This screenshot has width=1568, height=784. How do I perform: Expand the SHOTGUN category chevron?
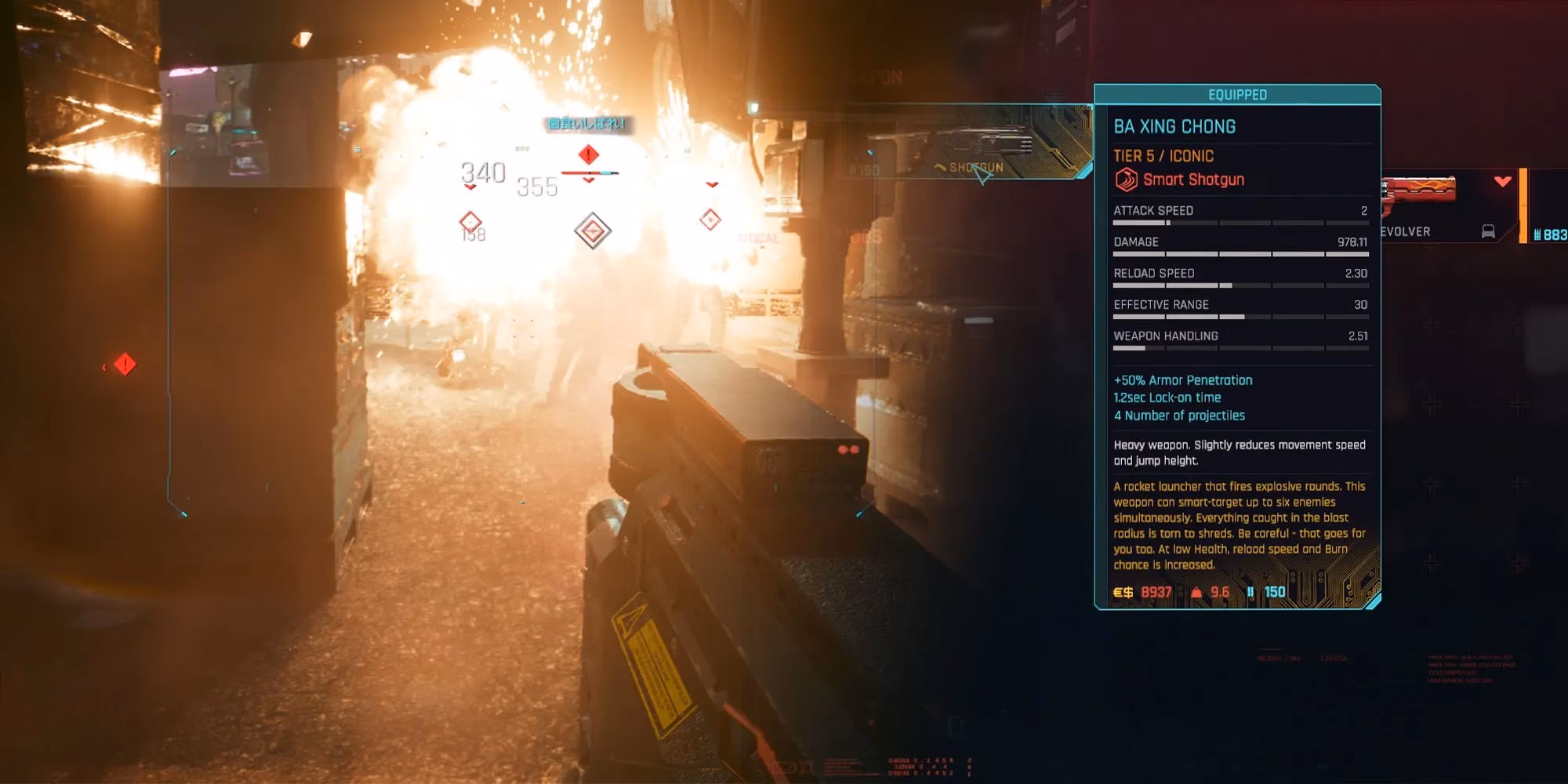[941, 167]
